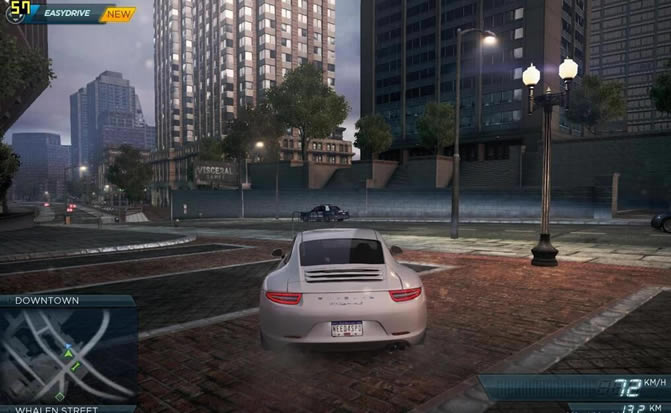The image size is (671, 413).
Task: Select the green player arrow on minimap
Action: [x=68, y=353]
